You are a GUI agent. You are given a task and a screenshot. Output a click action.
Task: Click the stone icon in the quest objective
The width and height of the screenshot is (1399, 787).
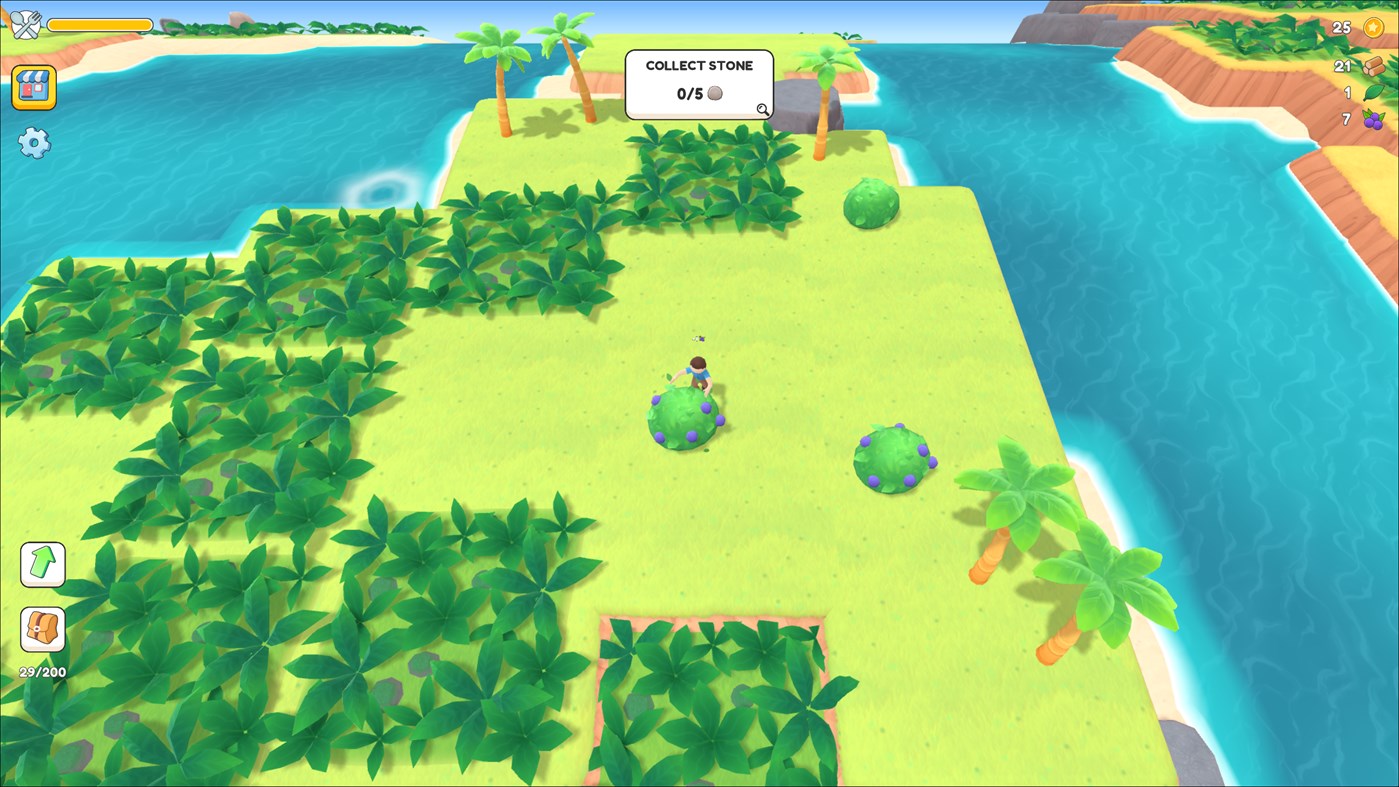pos(714,93)
